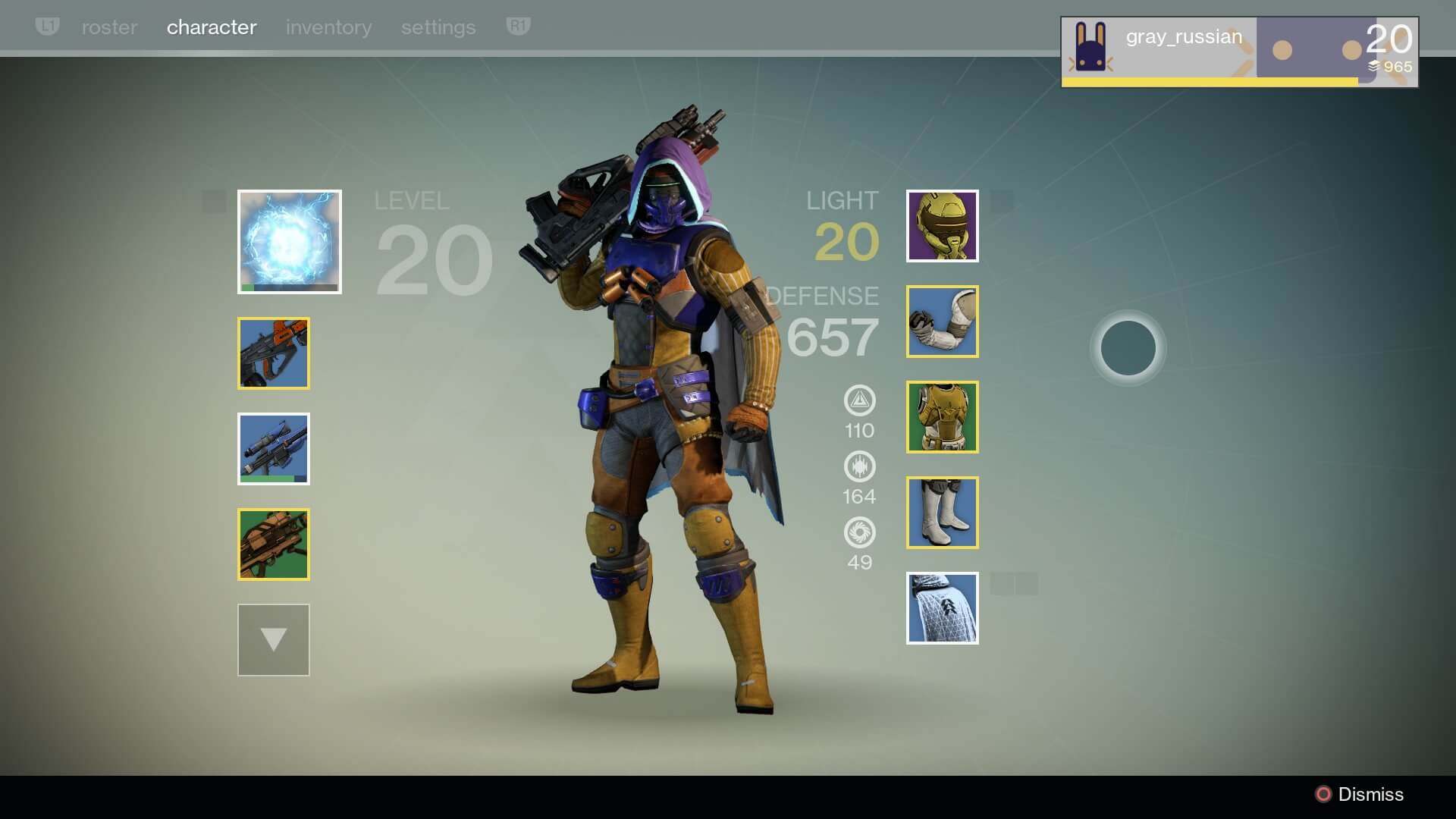Inspect the heavy machine gun slot
1456x819 pixels.
273,544
